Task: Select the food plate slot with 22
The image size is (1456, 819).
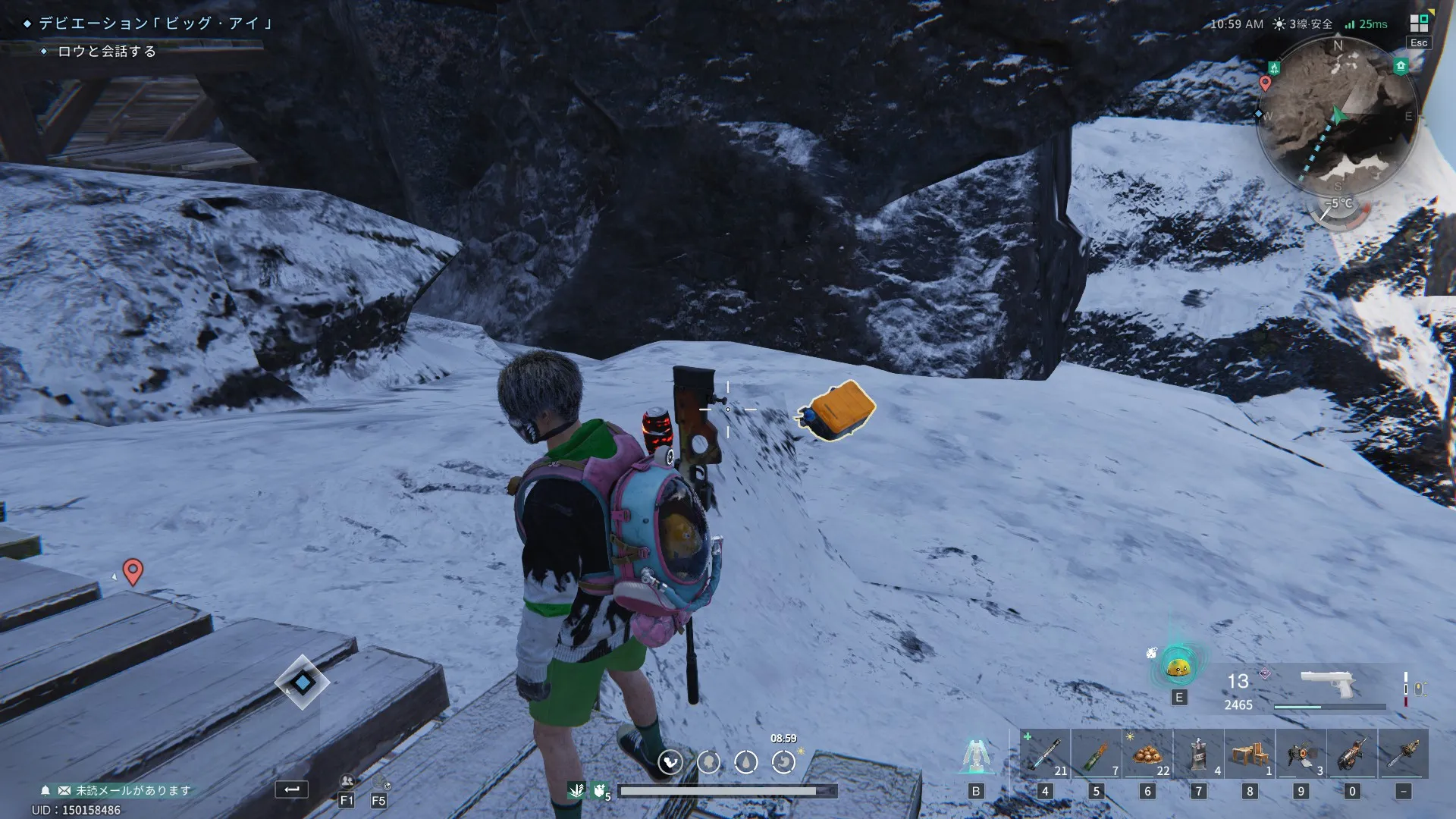Action: (x=1147, y=755)
